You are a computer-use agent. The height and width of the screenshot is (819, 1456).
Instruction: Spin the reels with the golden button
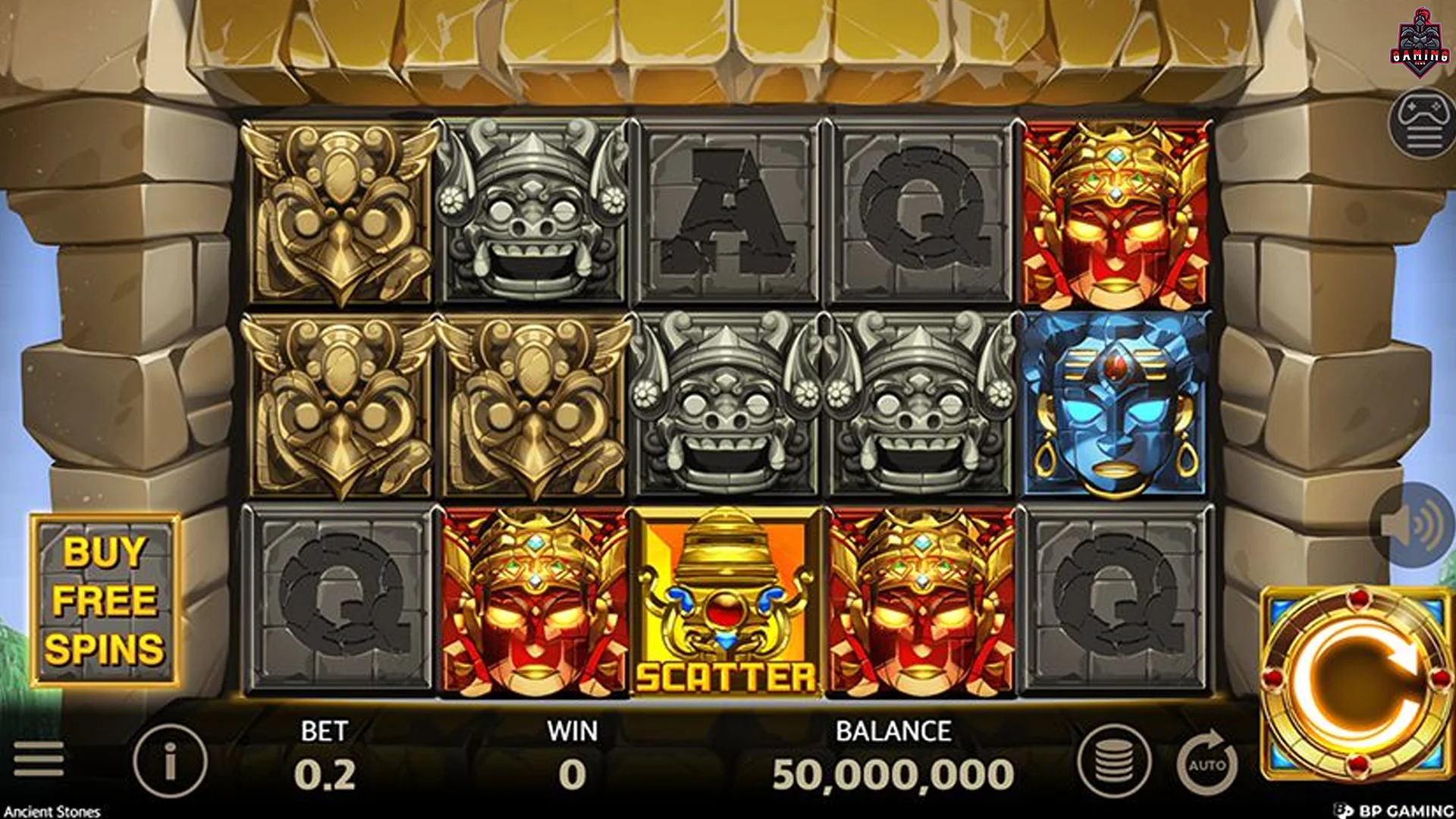[1355, 684]
